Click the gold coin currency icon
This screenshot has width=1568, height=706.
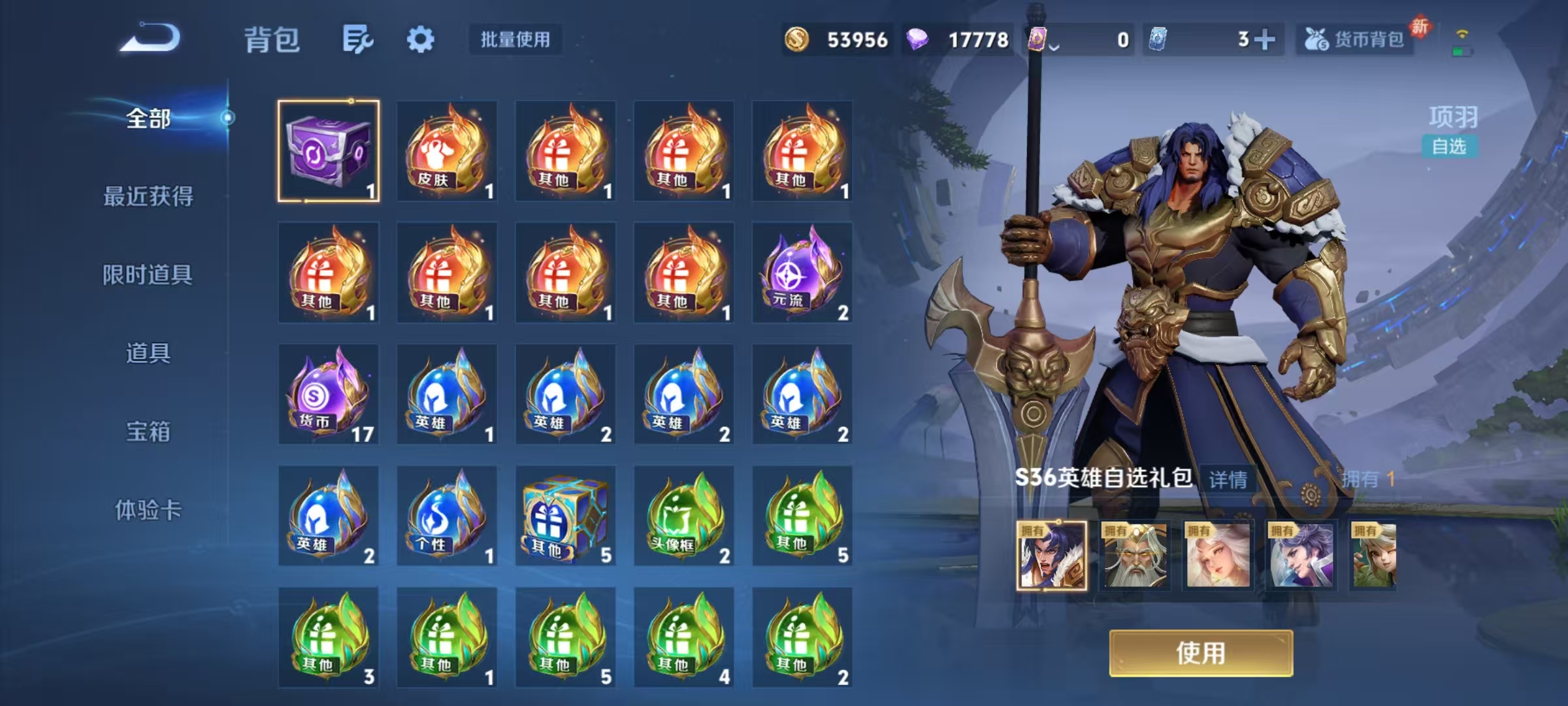tap(796, 39)
